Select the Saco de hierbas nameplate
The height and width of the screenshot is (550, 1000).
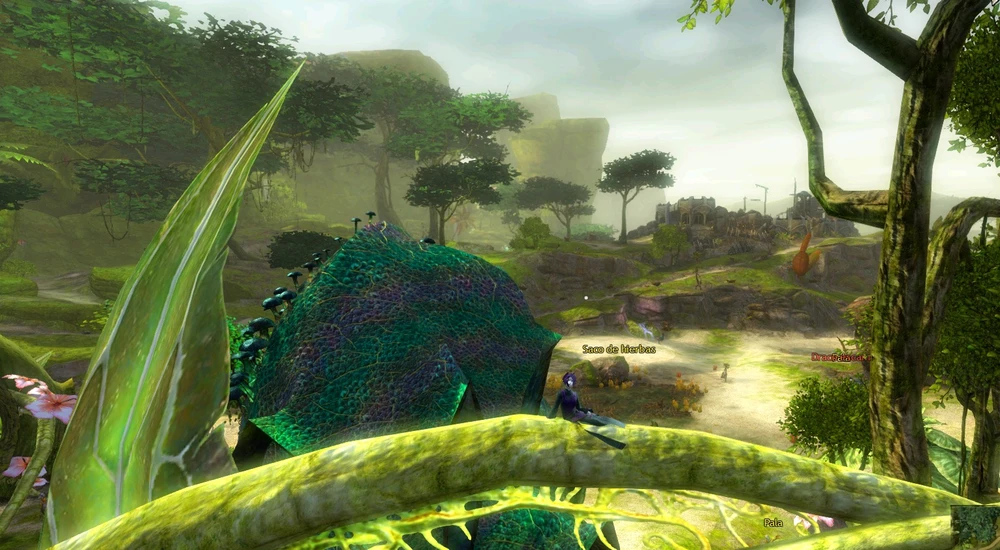[619, 349]
